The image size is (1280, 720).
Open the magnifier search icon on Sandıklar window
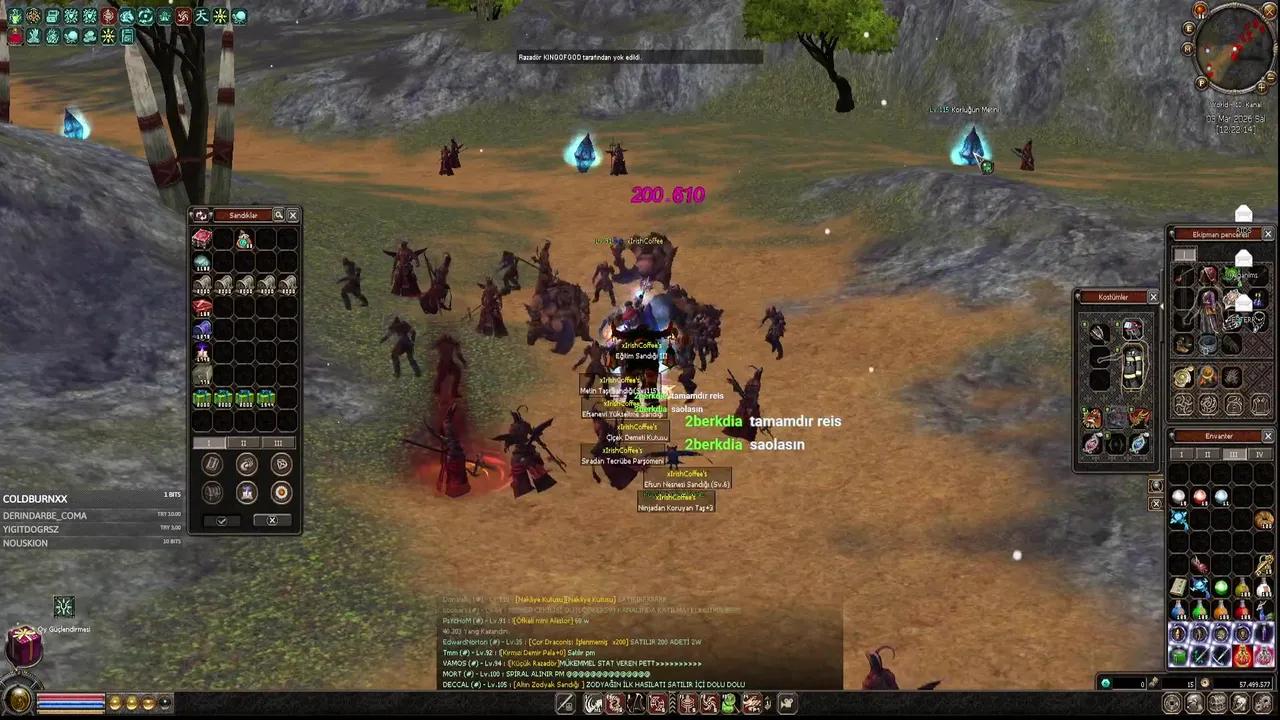point(278,214)
